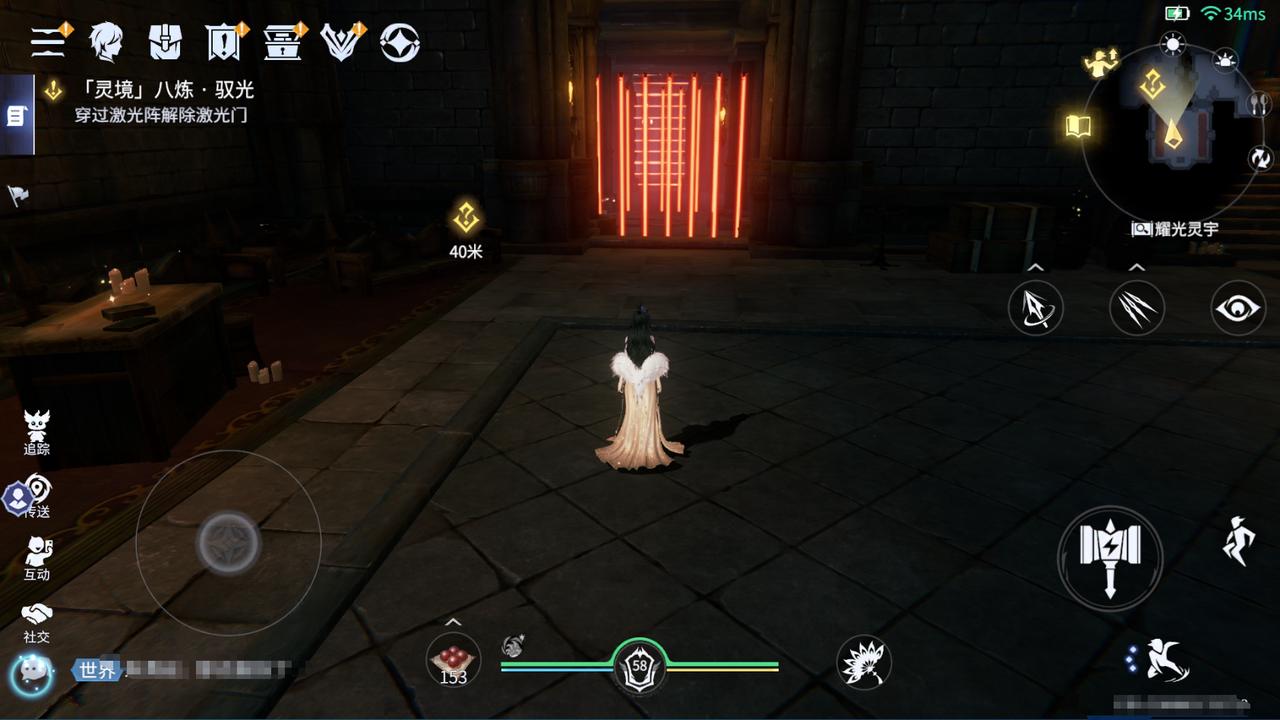Open the circular star icon
The width and height of the screenshot is (1280, 720).
click(400, 42)
